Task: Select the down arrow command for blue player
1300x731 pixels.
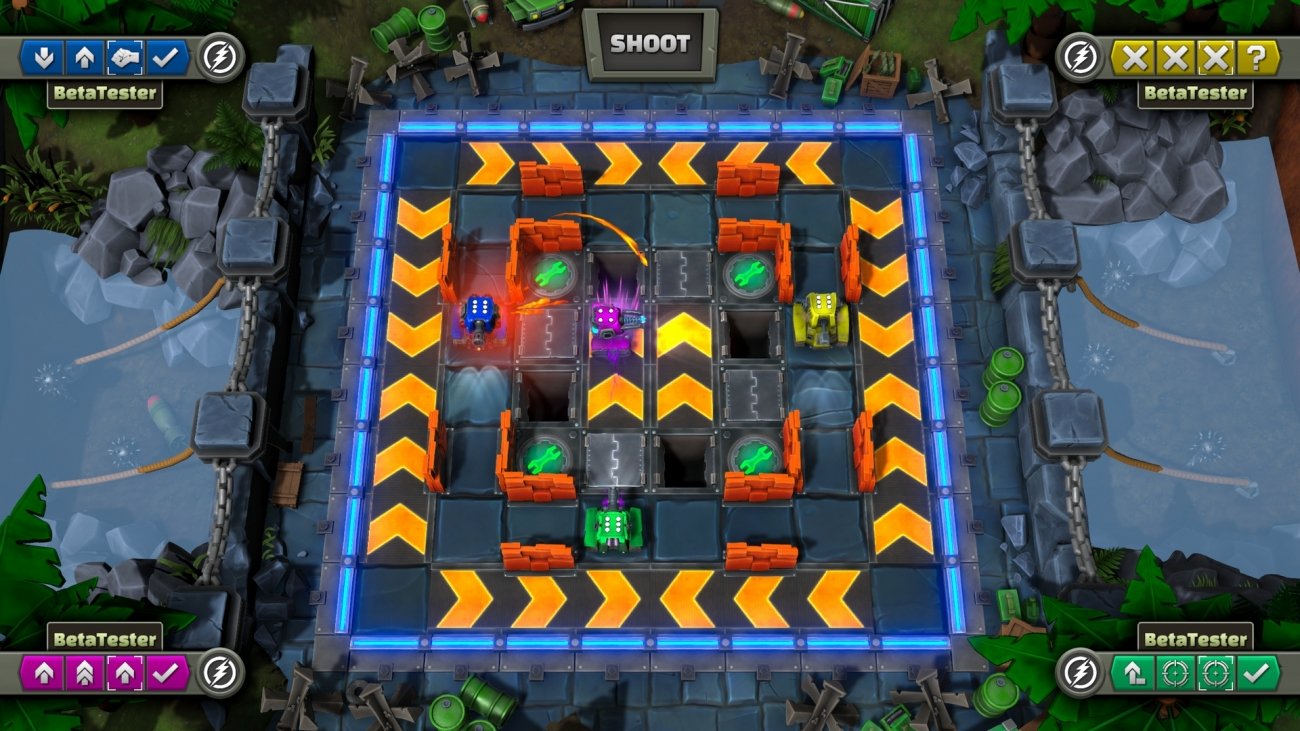Action: tap(44, 57)
